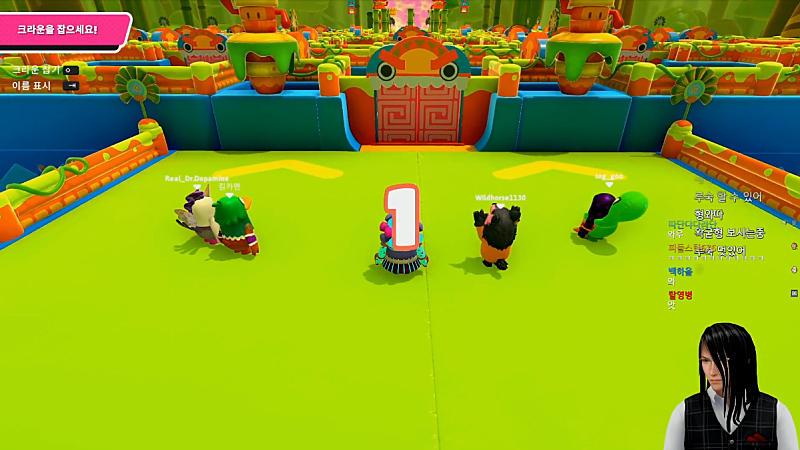Click the pink '크라운을 잡으세요!' objective banner
Screen dimensions: 800x450
[62, 30]
